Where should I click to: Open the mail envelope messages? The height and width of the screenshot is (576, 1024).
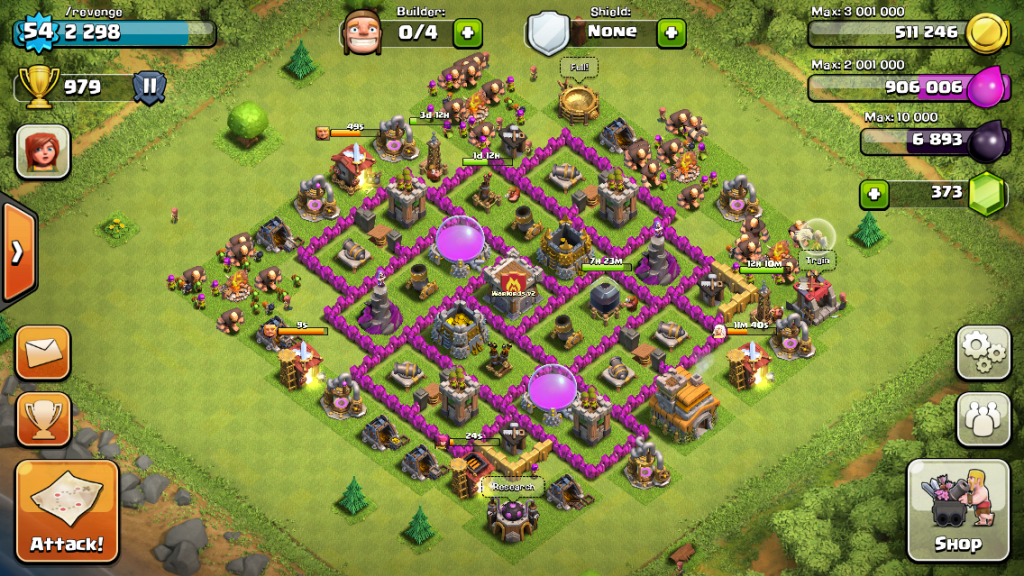pyautogui.click(x=43, y=352)
